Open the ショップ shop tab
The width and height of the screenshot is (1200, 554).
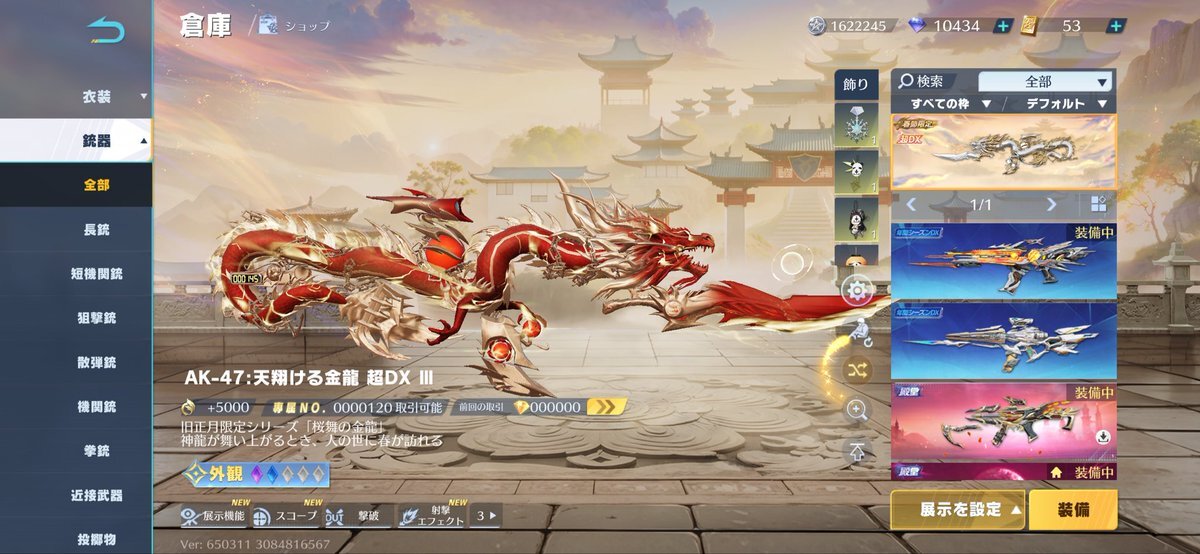(295, 26)
